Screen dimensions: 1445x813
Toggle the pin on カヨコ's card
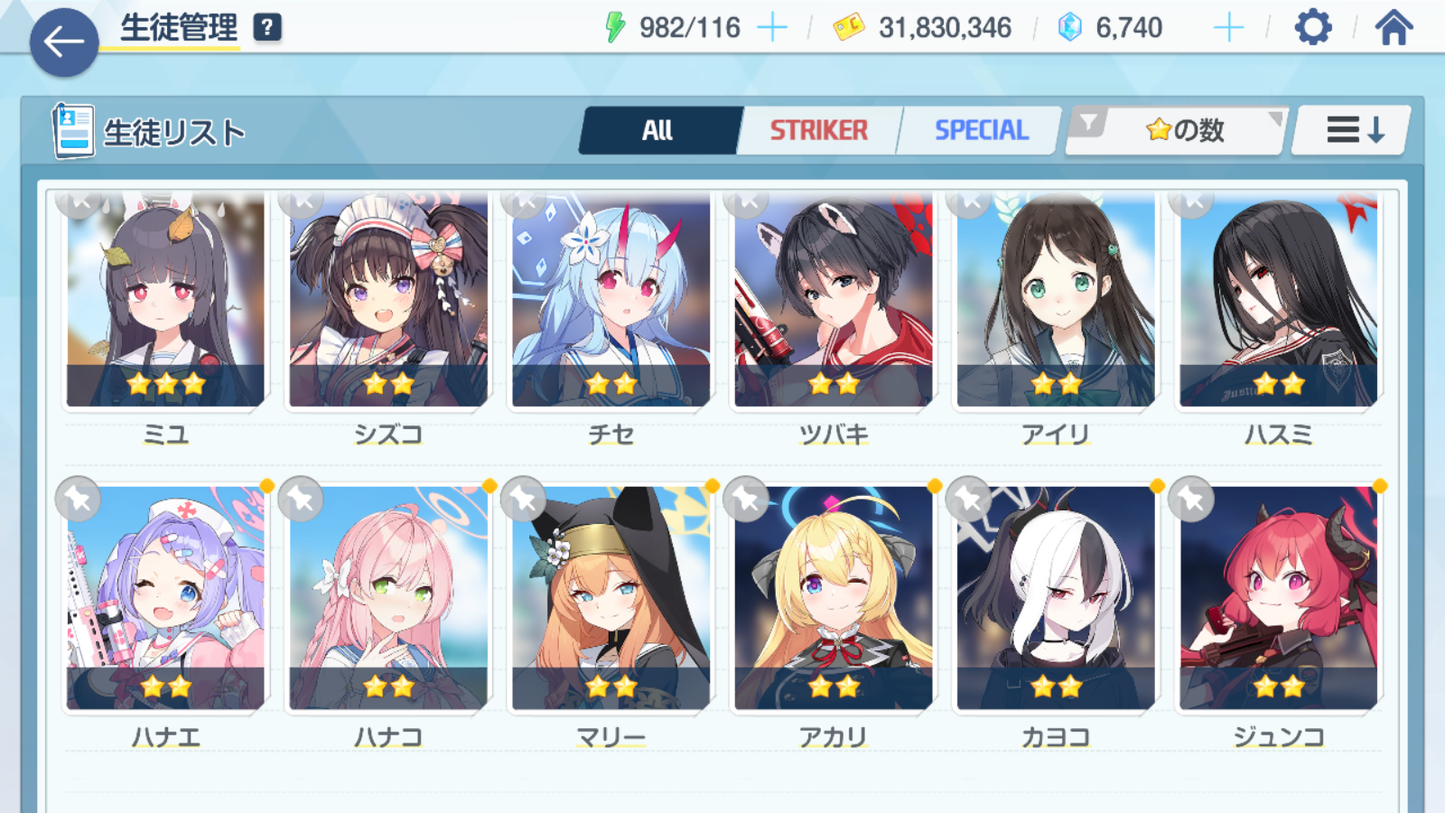pyautogui.click(x=968, y=499)
